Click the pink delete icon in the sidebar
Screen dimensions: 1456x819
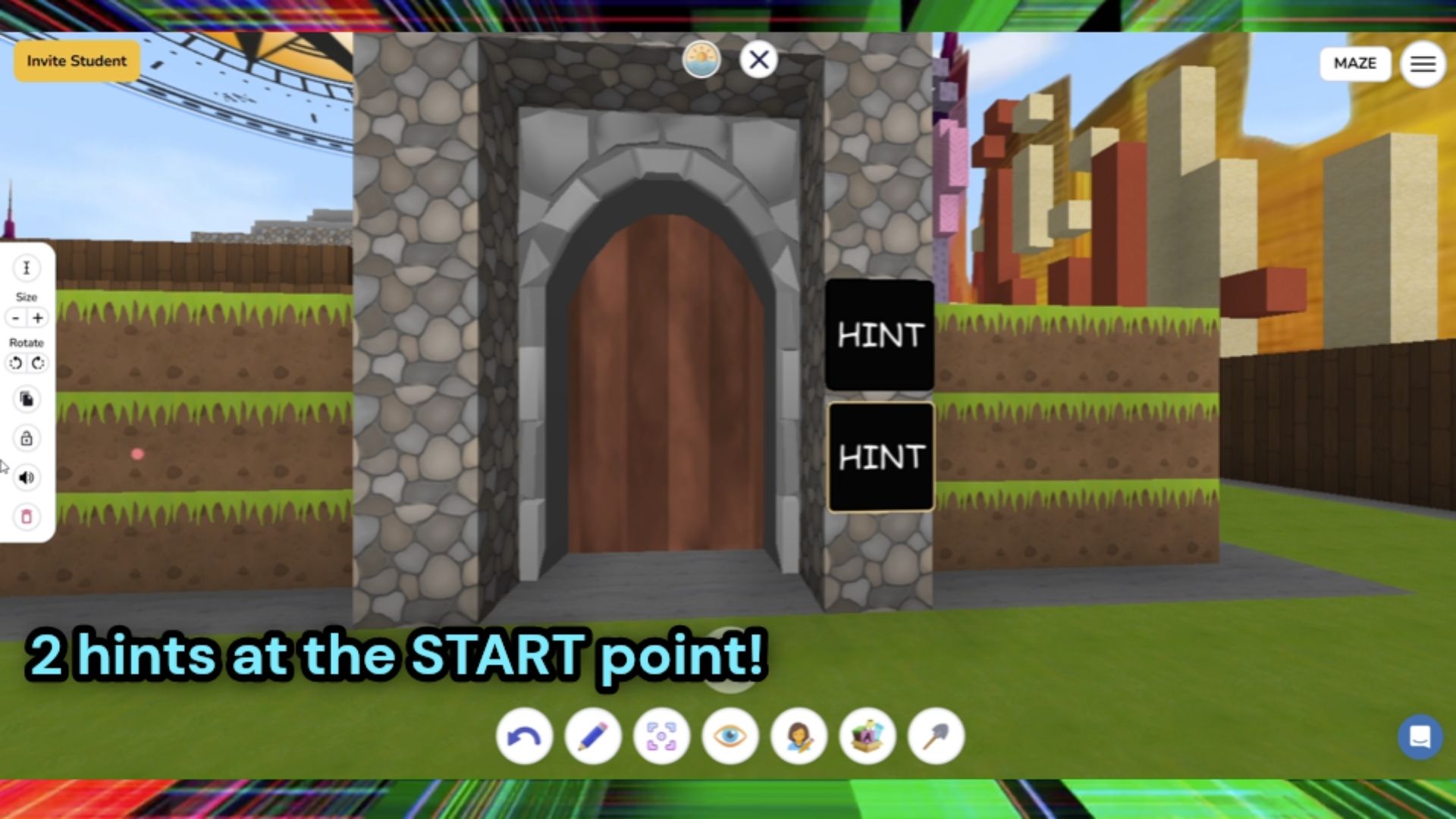tap(27, 516)
